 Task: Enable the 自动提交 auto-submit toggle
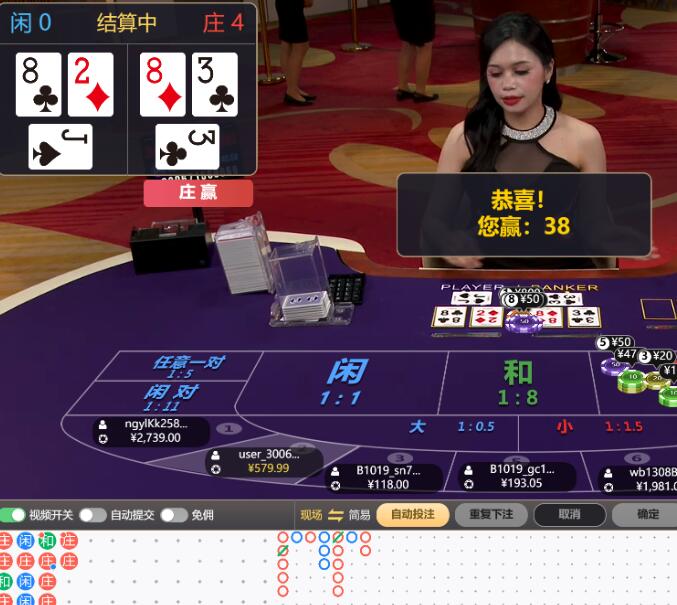pyautogui.click(x=93, y=515)
